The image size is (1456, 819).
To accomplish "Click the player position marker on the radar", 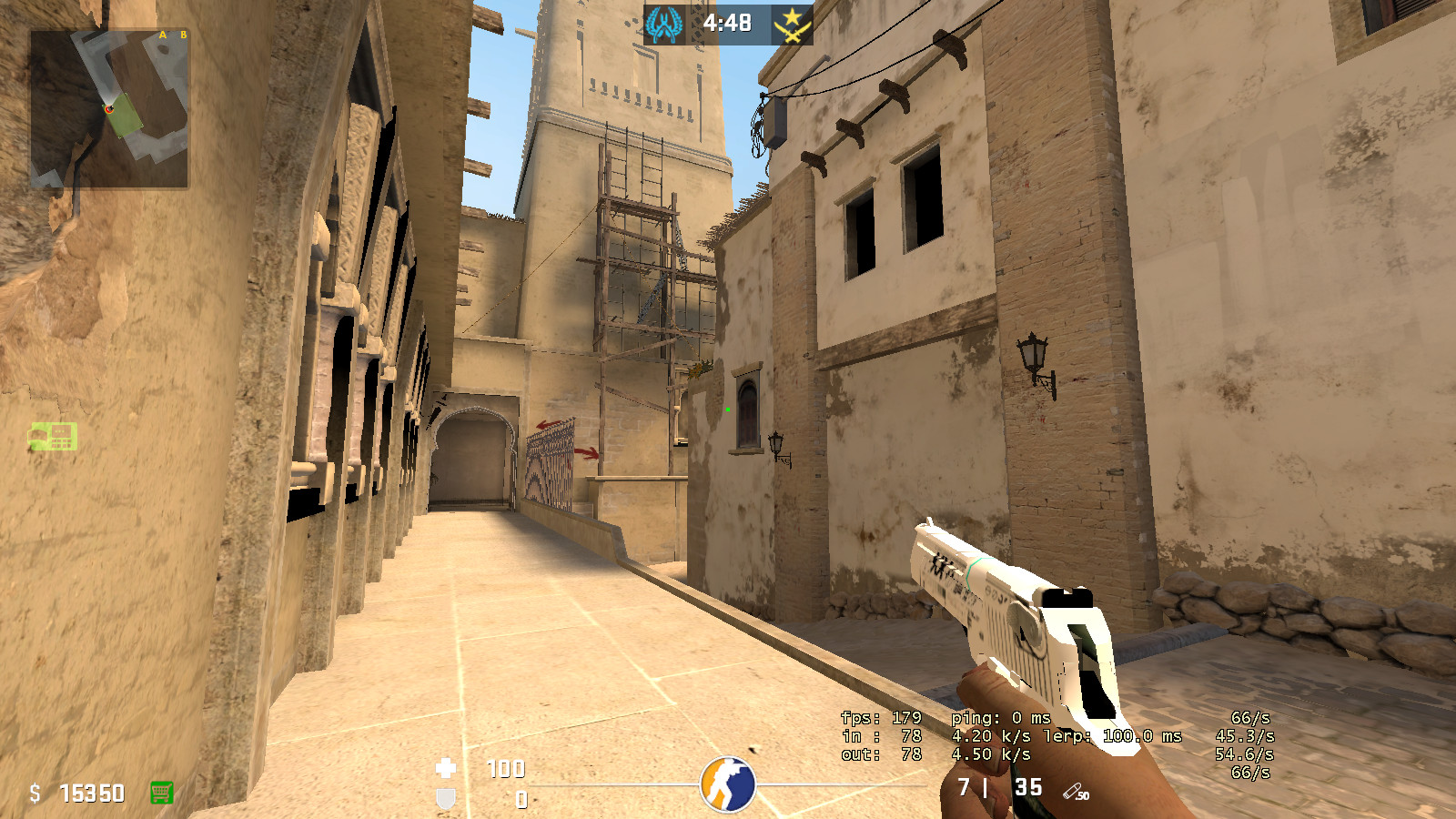I will (108, 109).
